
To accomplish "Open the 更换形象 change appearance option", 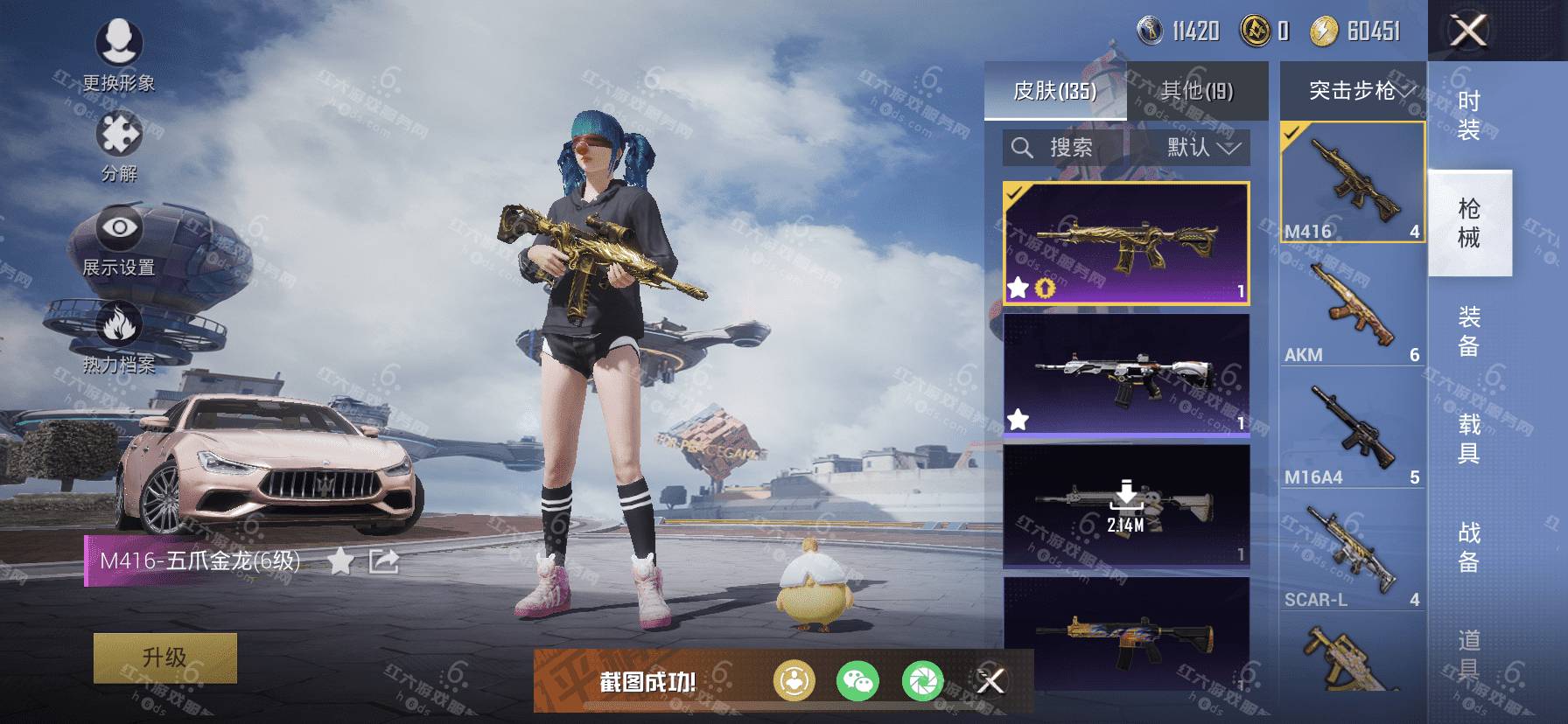I will tap(119, 52).
